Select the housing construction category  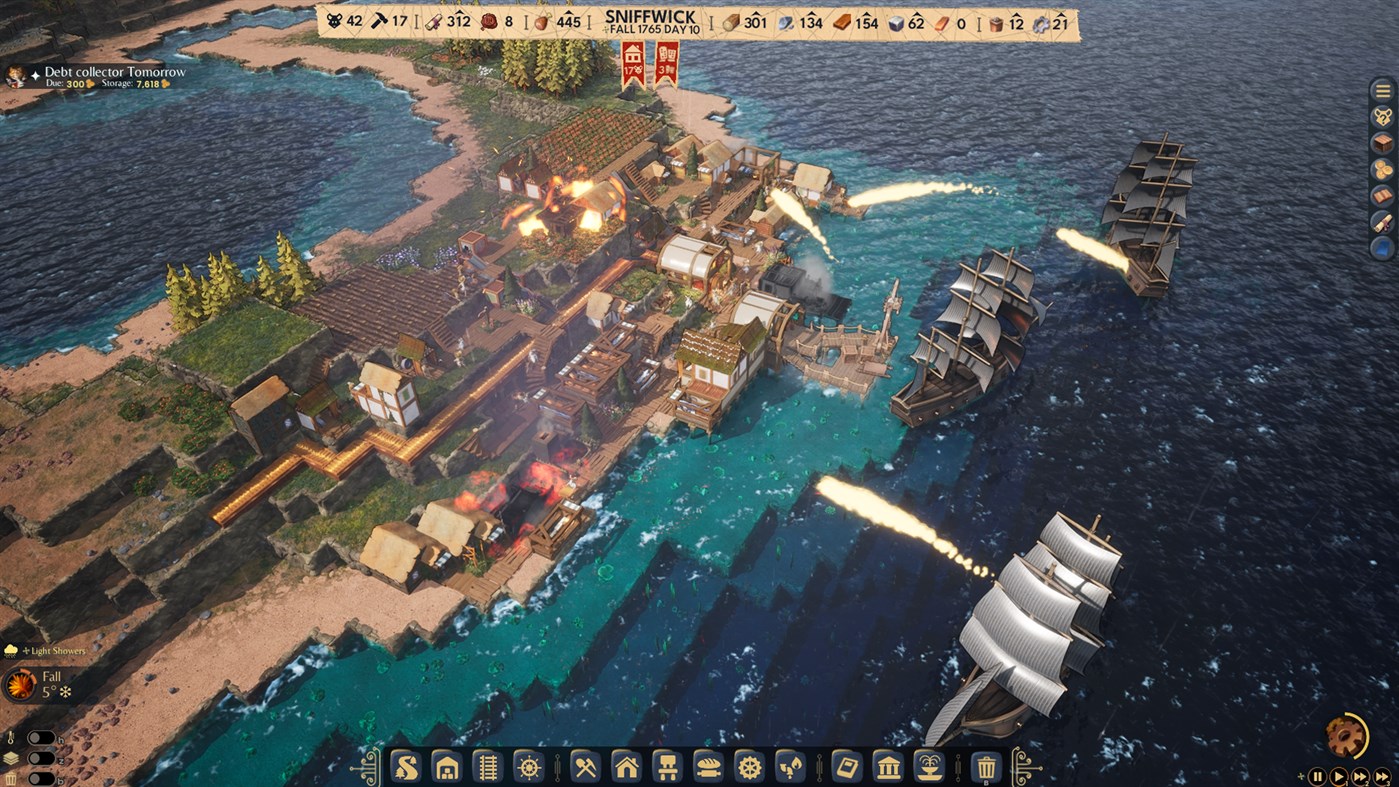pyautogui.click(x=628, y=768)
